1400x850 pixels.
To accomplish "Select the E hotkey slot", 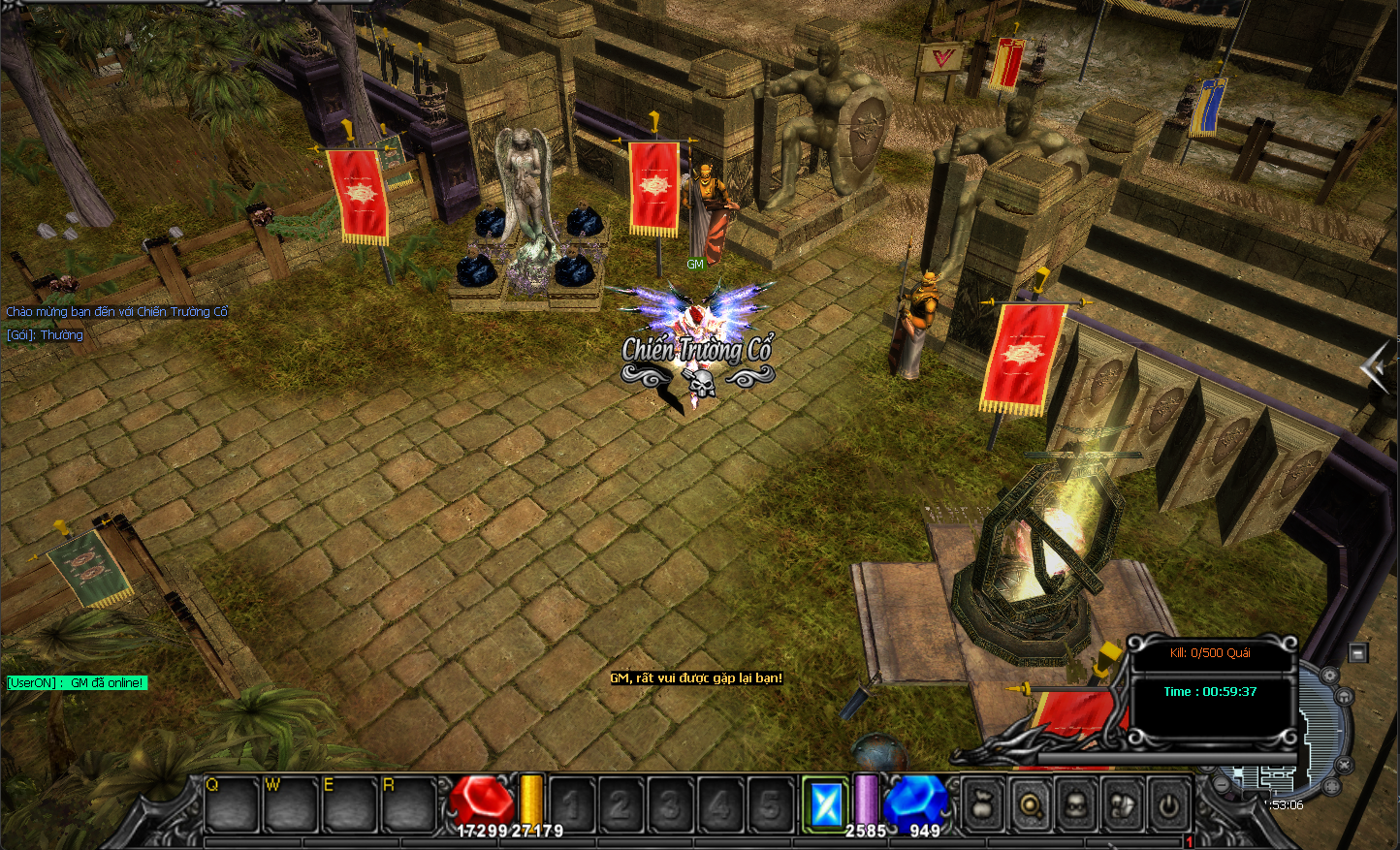I will [350, 804].
